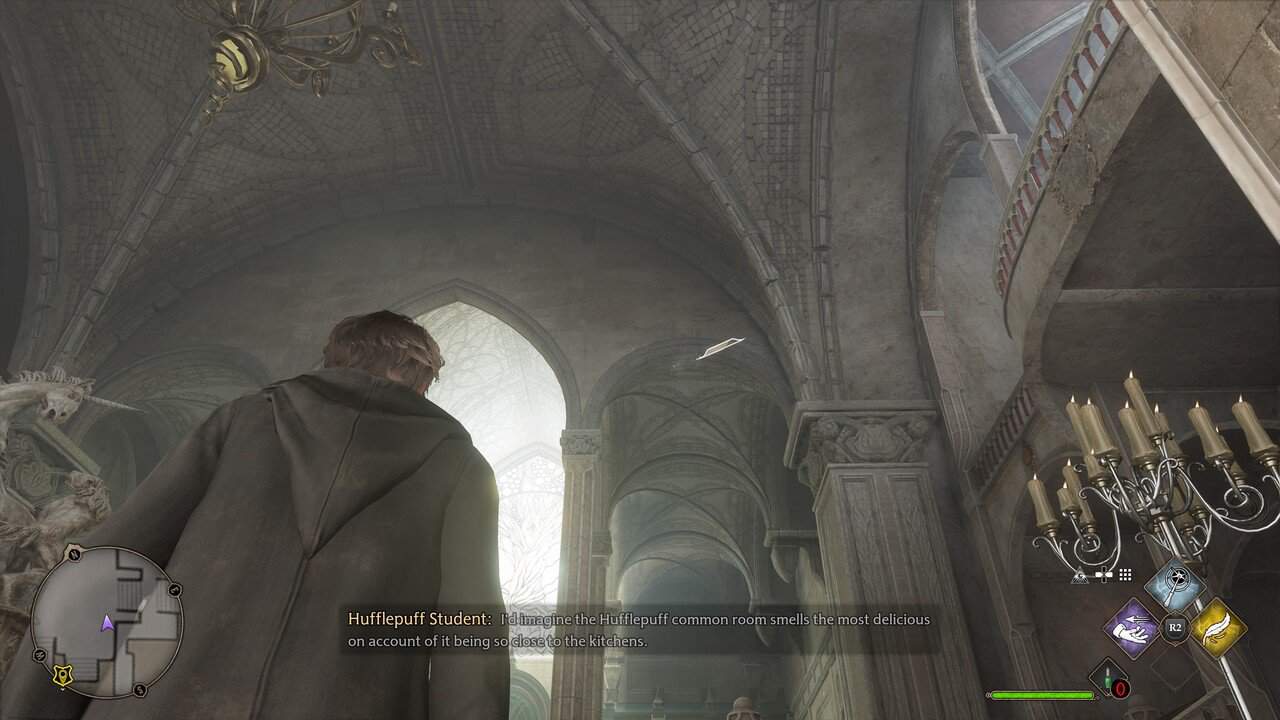This screenshot has height=720, width=1280.
Task: Use the yellow Levioso feather spell
Action: coord(1217,628)
